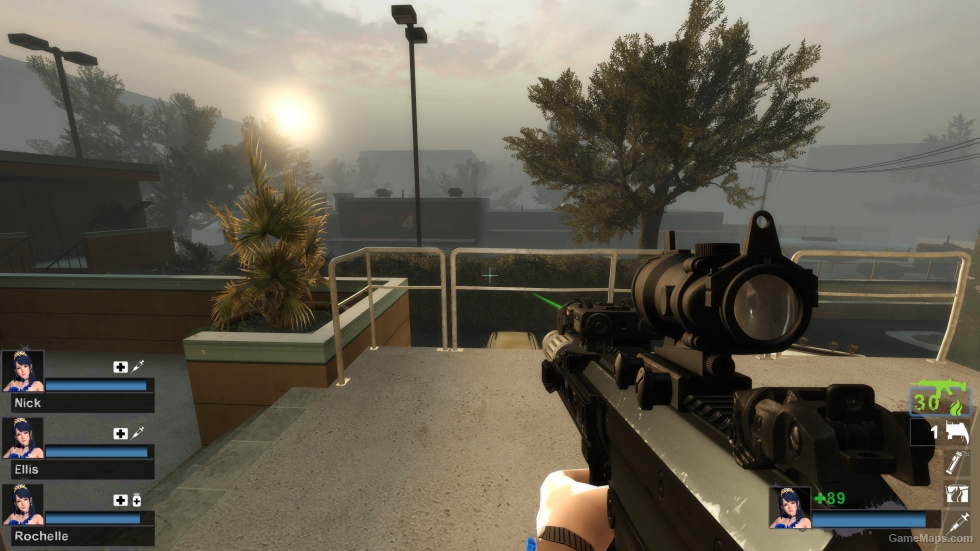Select the defibrillator item slot
This screenshot has height=551, width=980.
click(x=957, y=492)
